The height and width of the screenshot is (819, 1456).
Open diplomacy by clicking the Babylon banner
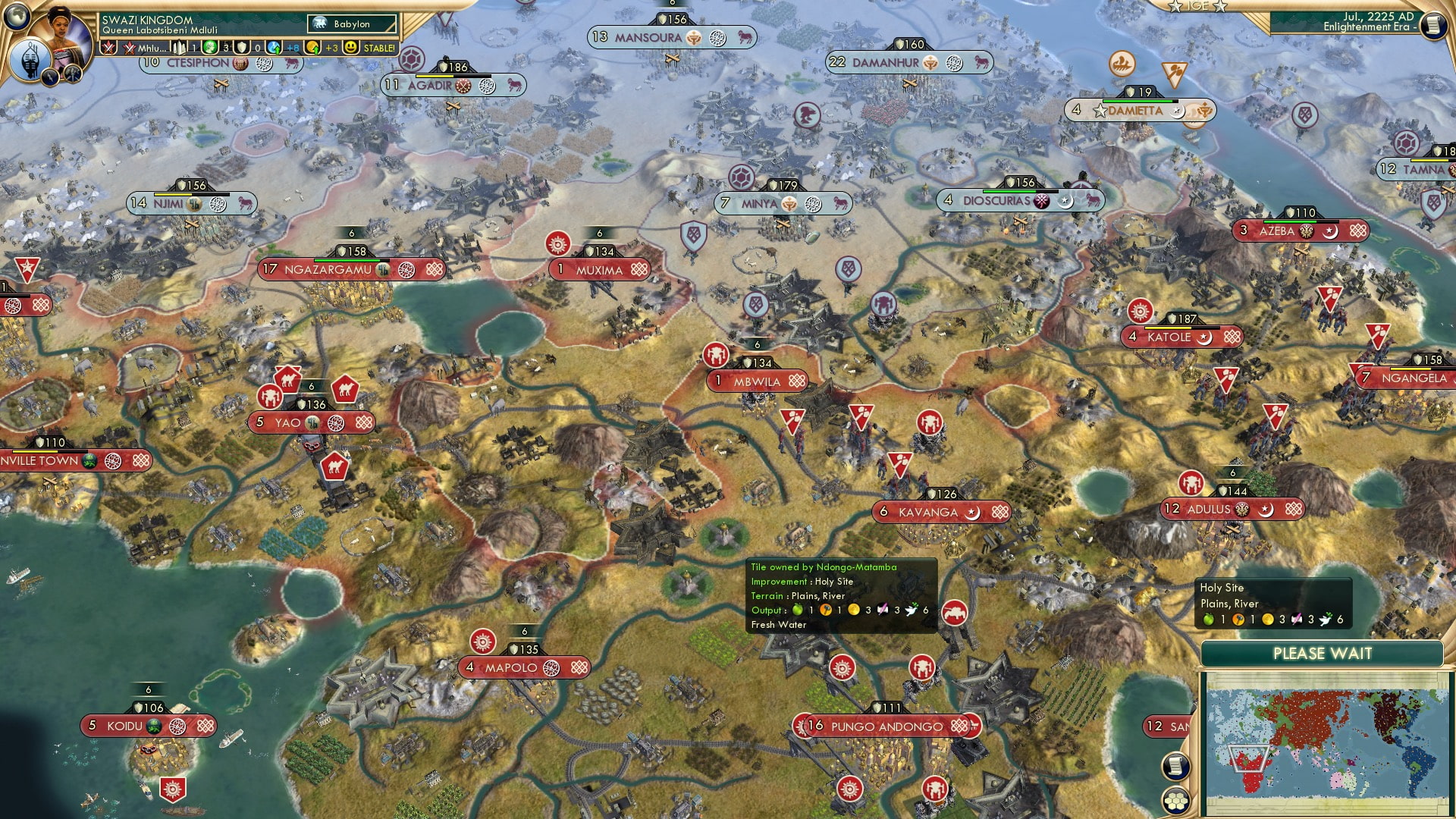tap(350, 24)
